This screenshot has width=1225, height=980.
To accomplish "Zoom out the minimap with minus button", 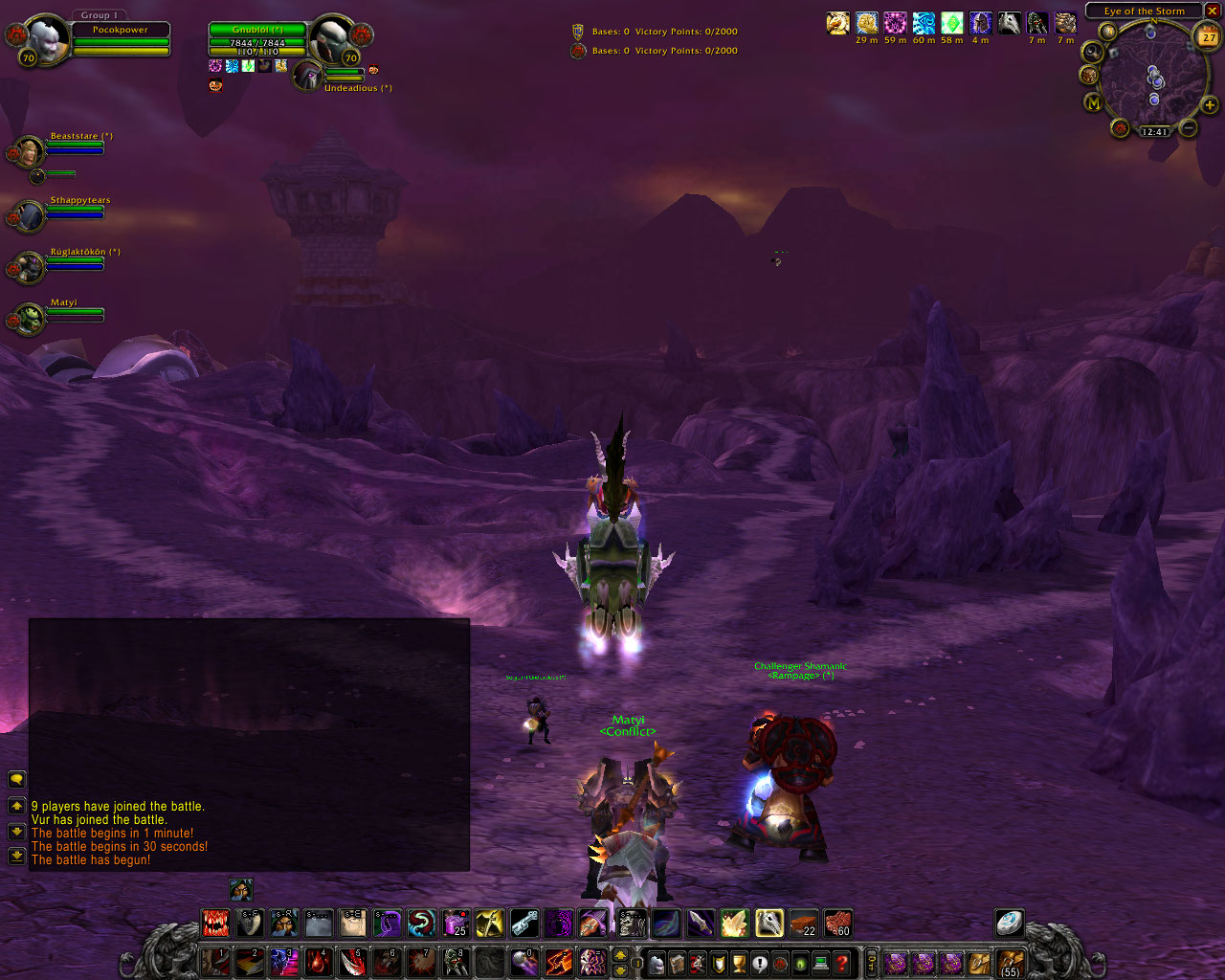I will (x=1189, y=126).
